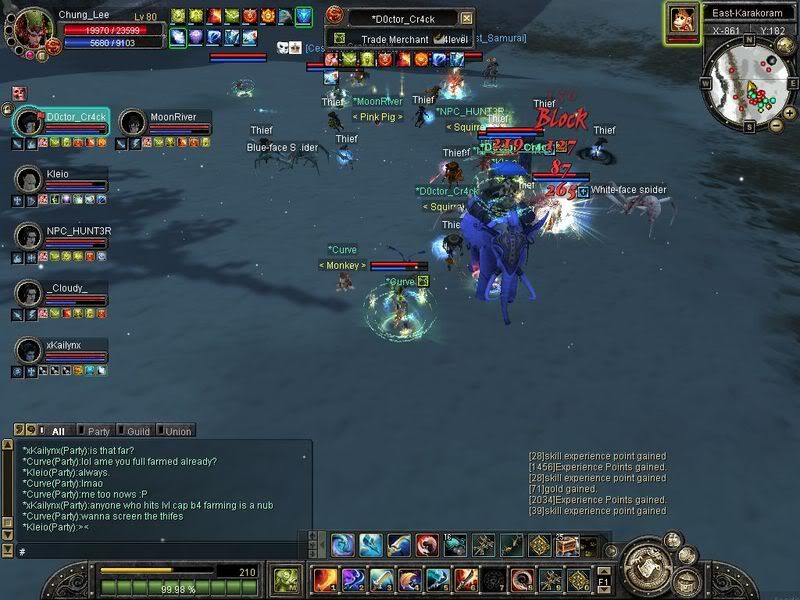800x600 pixels.
Task: Open the Guild chat tab
Action: pos(139,431)
